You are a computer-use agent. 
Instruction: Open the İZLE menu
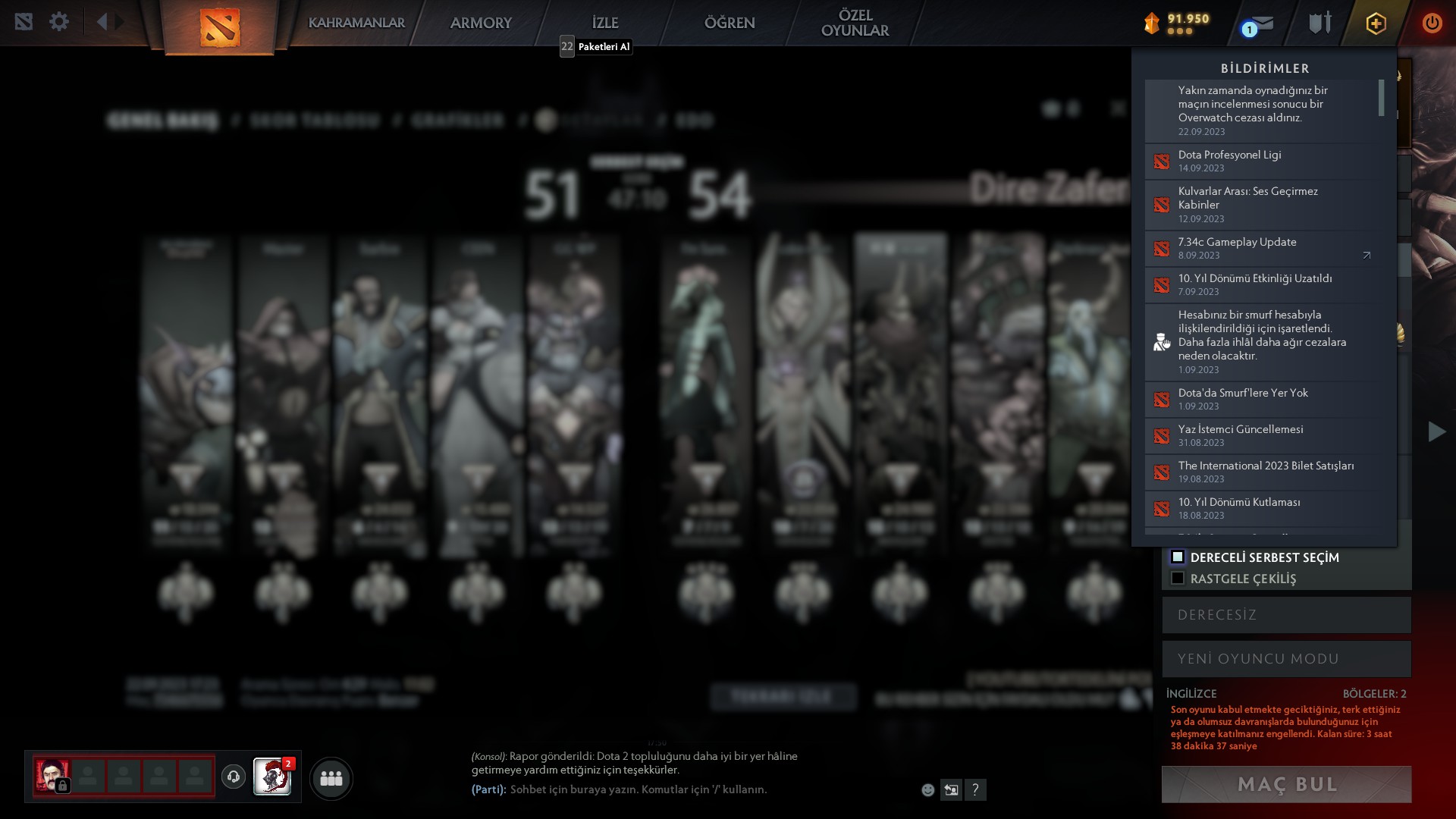pos(604,23)
